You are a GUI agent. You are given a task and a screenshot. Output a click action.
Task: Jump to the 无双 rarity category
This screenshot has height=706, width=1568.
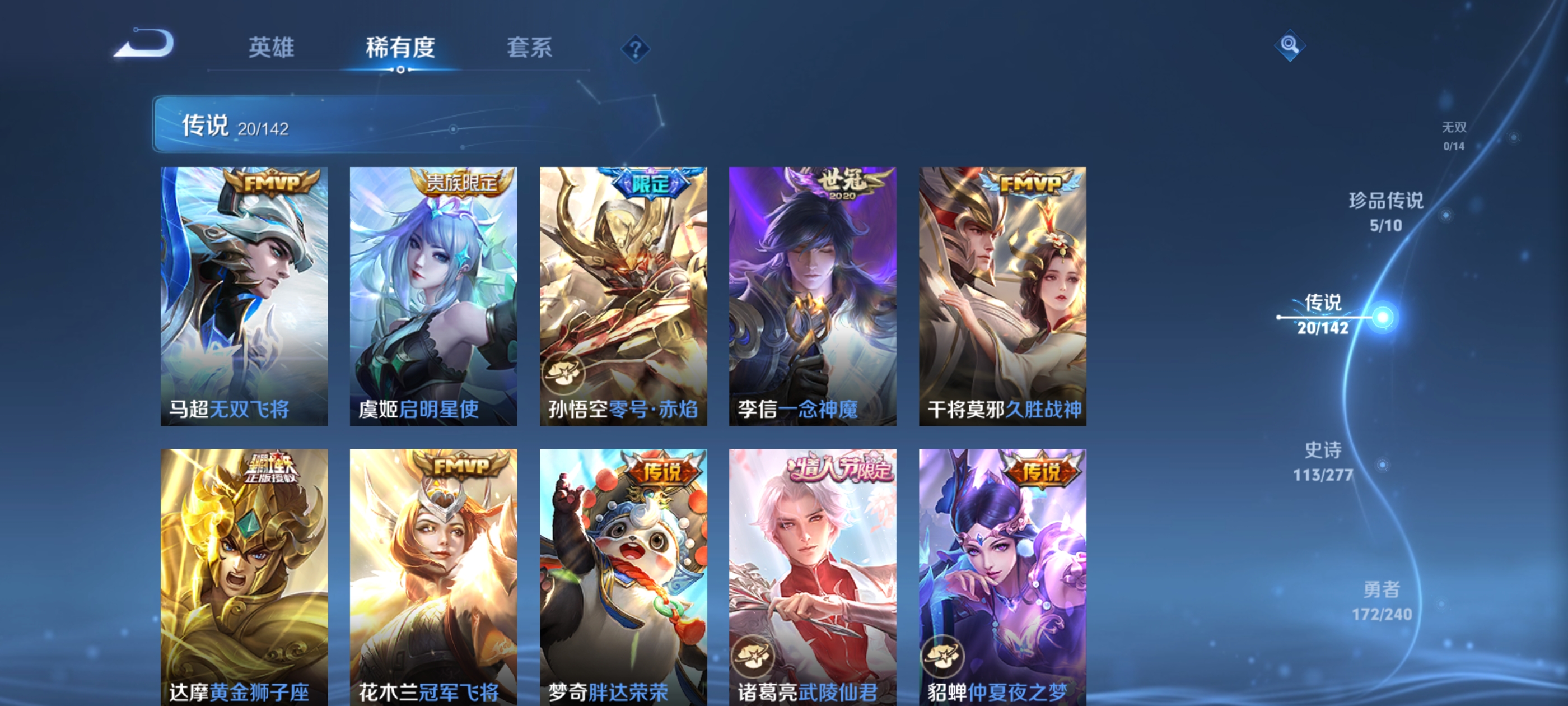click(x=1455, y=135)
